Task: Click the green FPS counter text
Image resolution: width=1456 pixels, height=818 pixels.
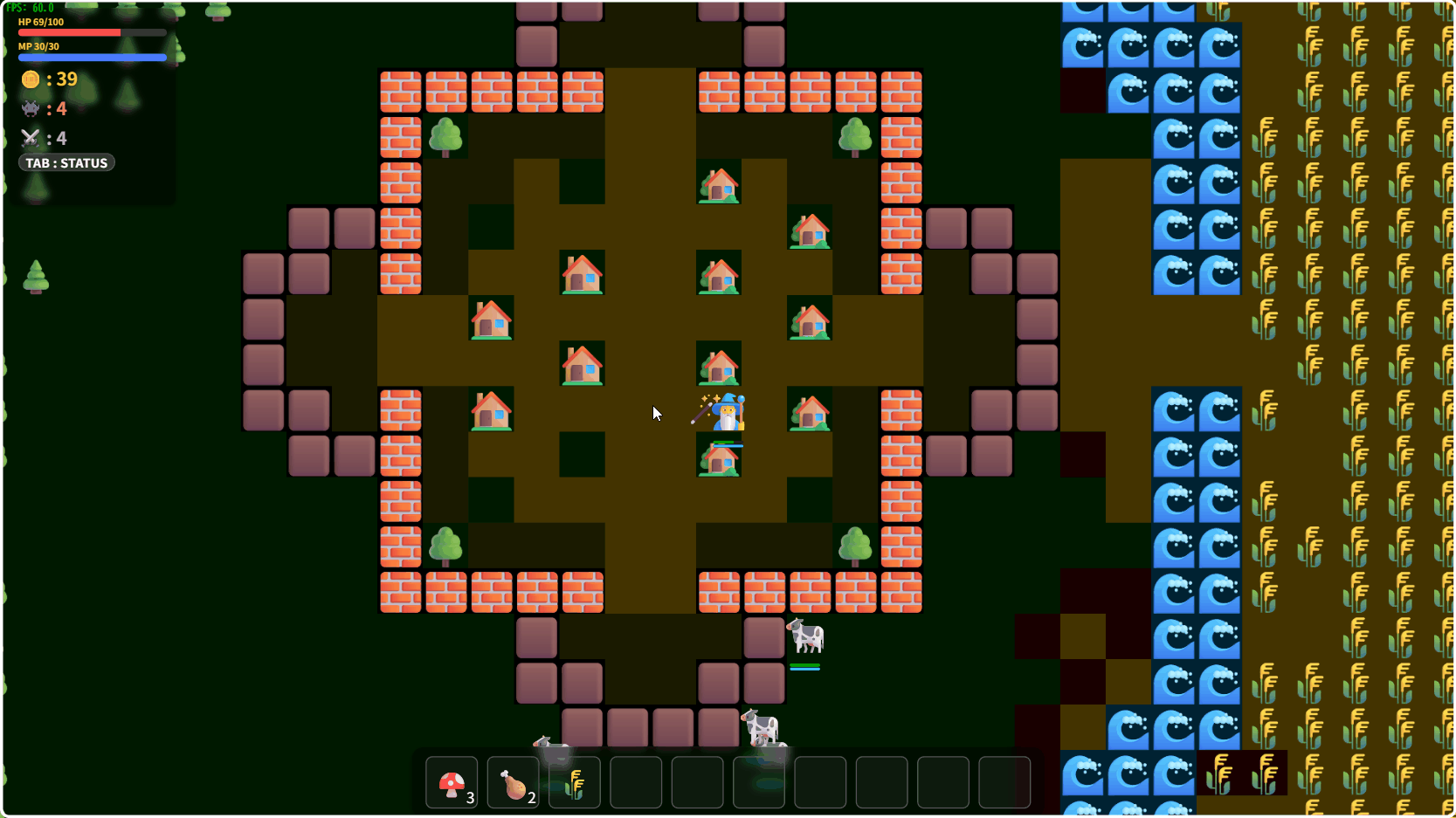Action: [29, 7]
